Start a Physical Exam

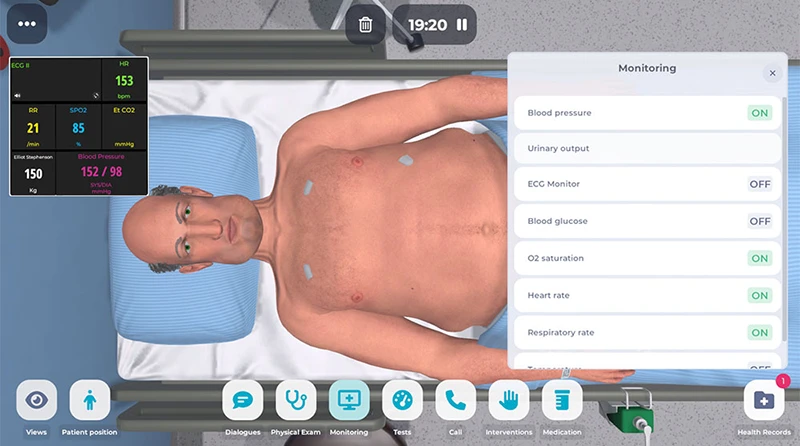[295, 400]
